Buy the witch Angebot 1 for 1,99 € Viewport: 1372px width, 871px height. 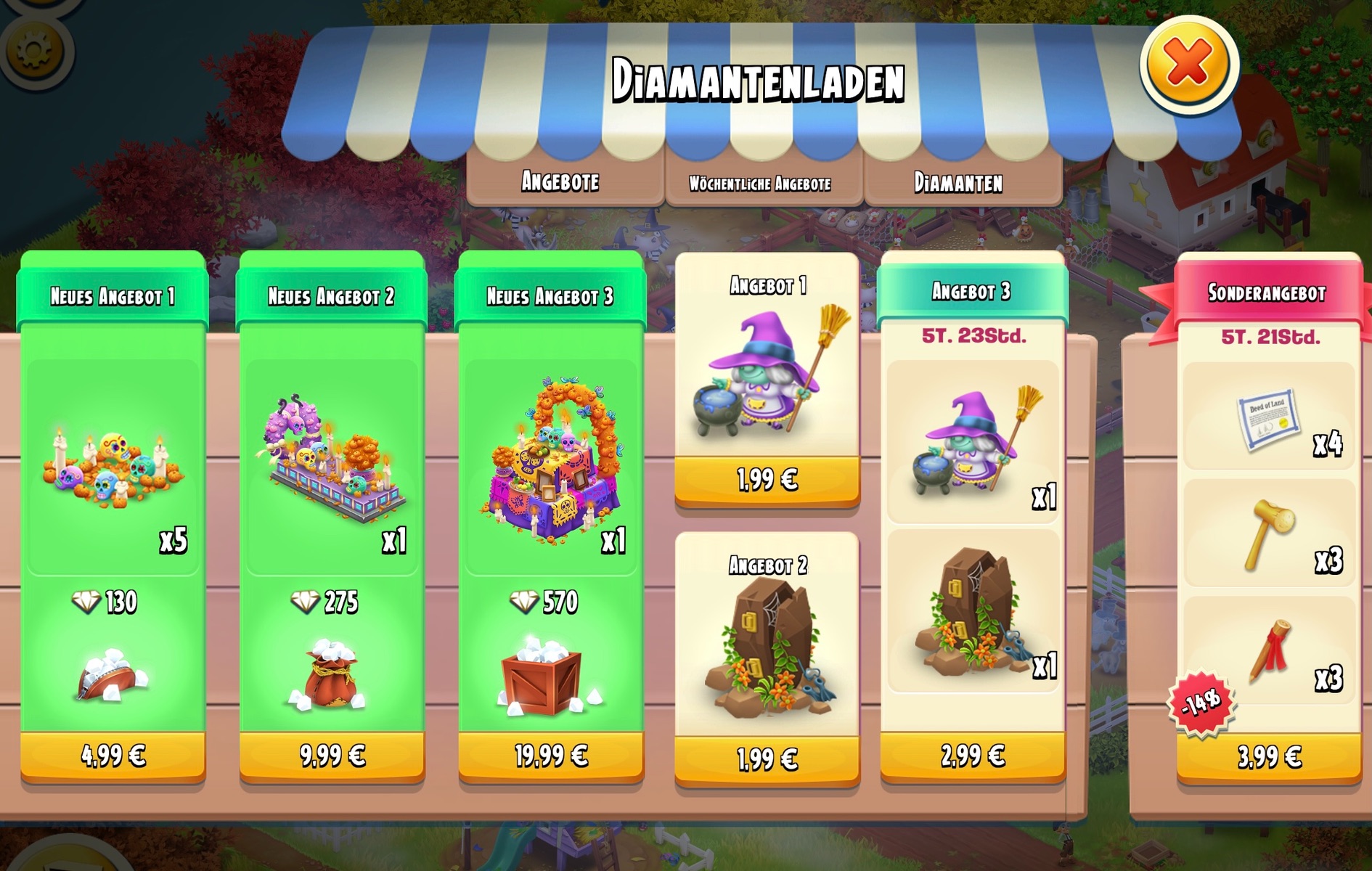tap(767, 479)
